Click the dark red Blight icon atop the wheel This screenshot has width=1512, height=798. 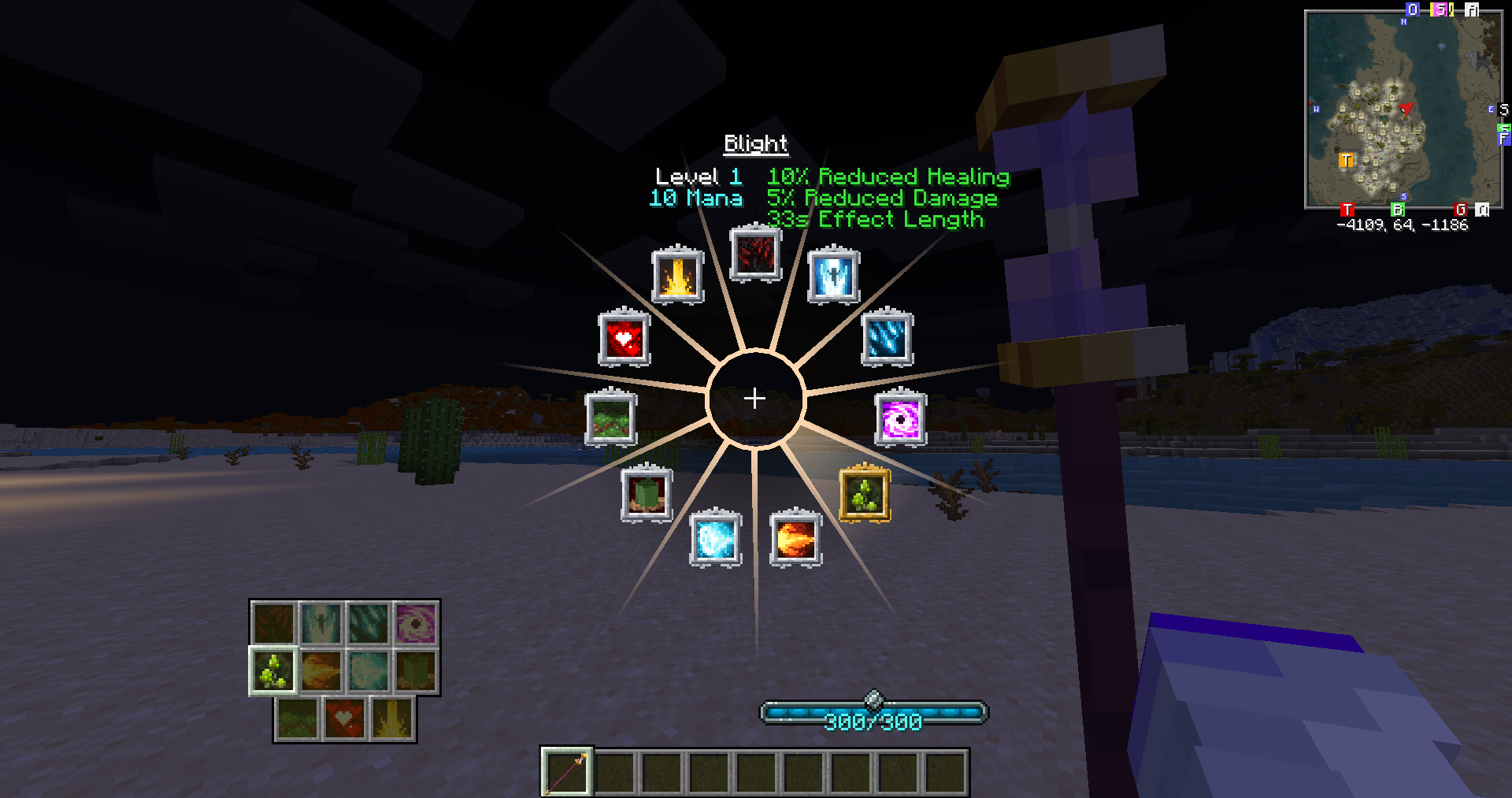[755, 254]
